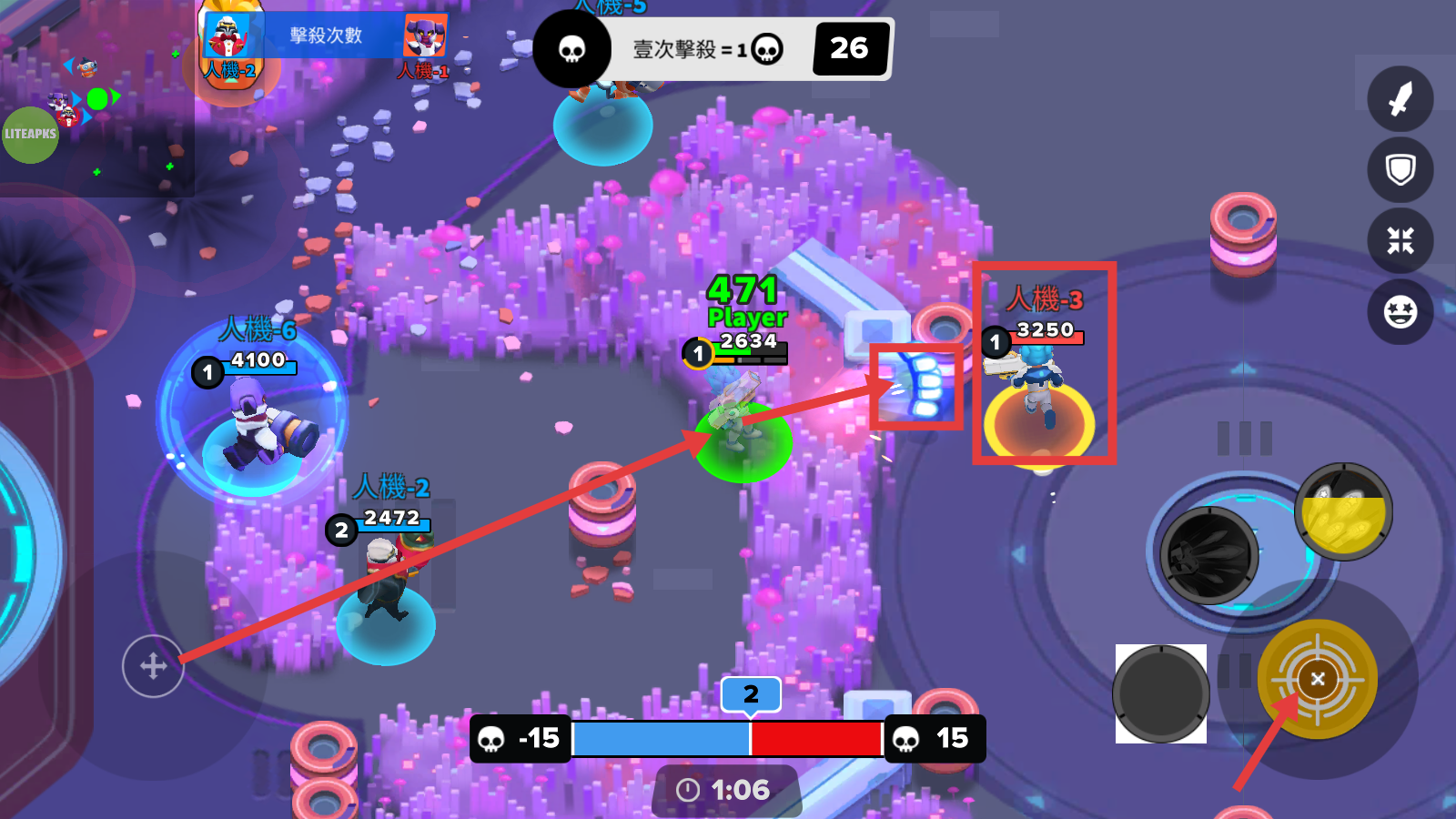The image size is (1456, 819).
Task: Tap the grey circular button
Action: click(1160, 693)
